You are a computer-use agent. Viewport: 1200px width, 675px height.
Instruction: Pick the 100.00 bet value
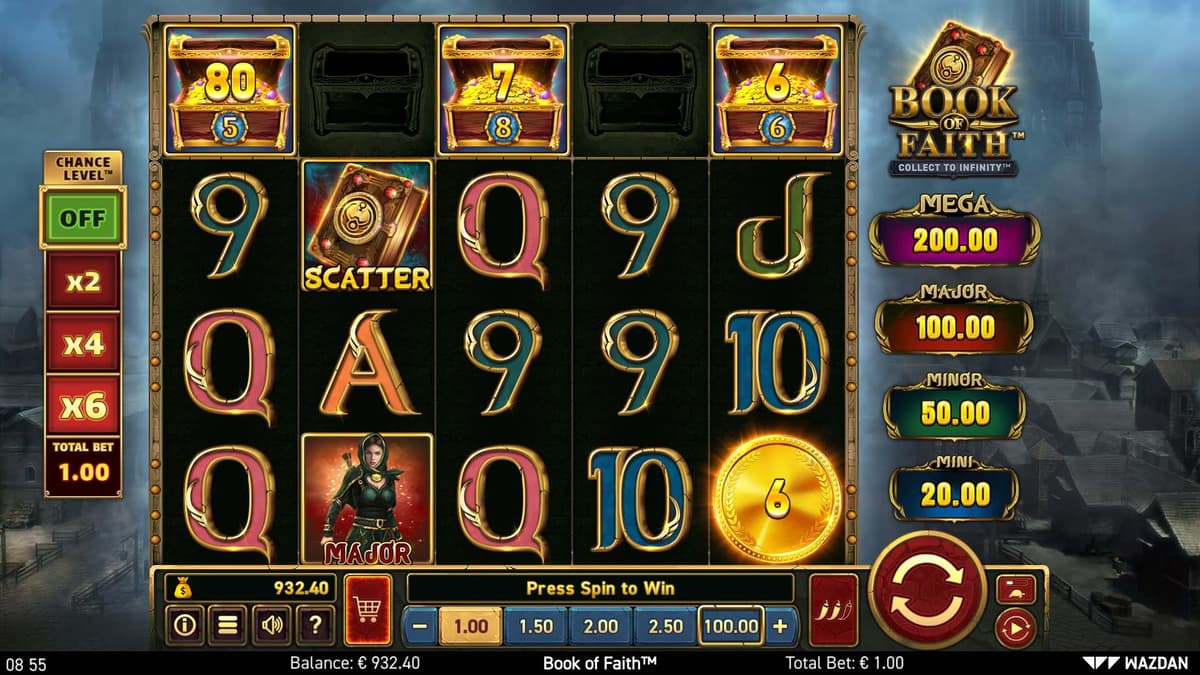tap(731, 627)
